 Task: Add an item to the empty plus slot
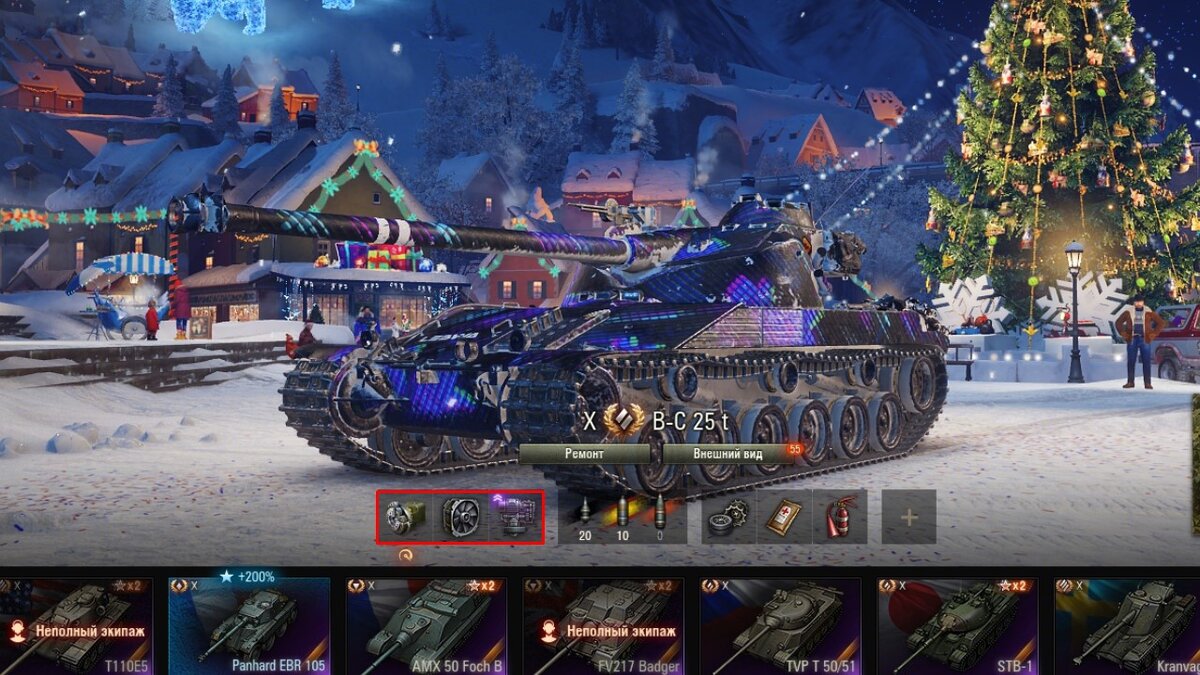pos(909,517)
